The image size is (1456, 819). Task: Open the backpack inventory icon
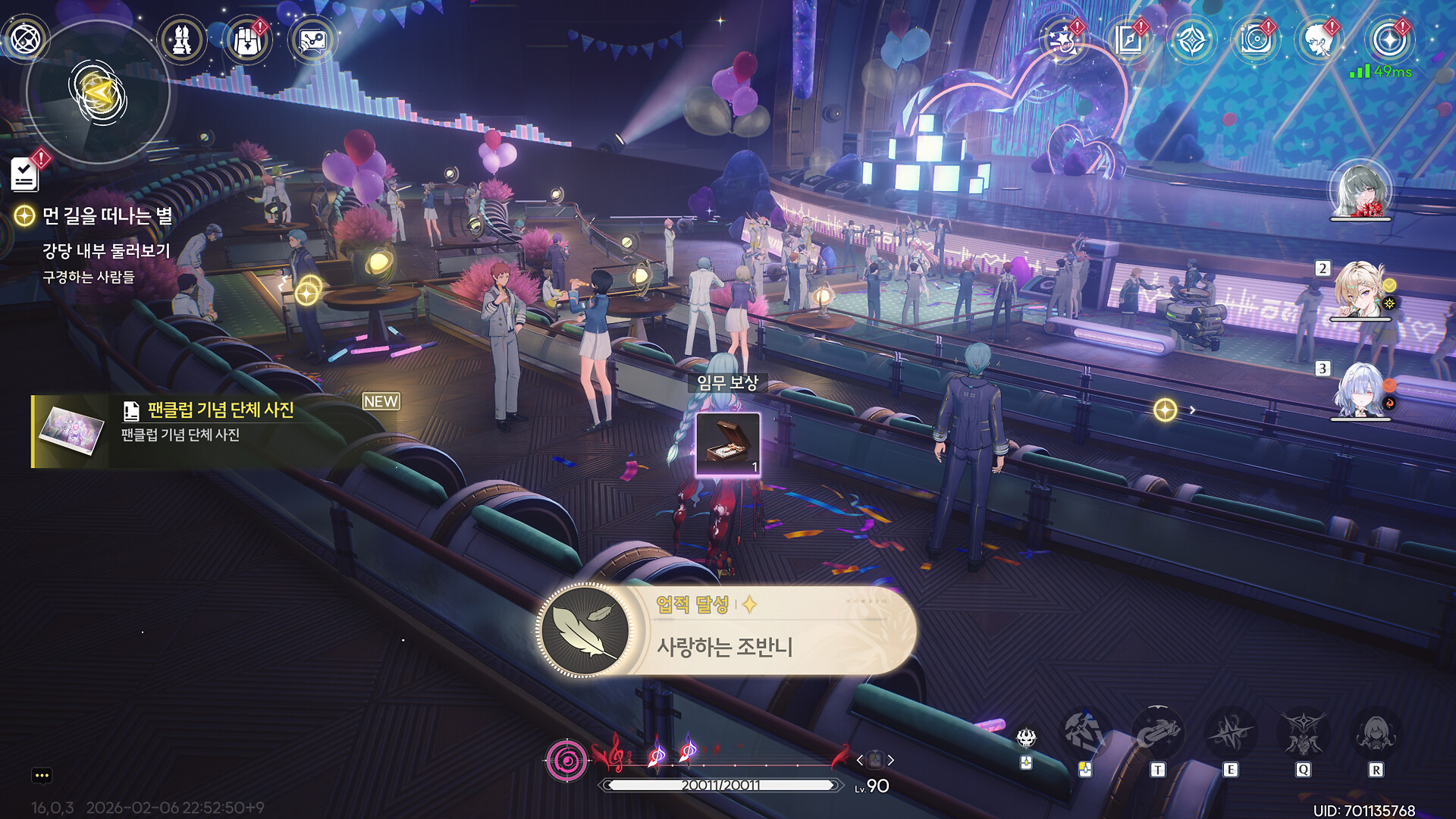(x=247, y=40)
